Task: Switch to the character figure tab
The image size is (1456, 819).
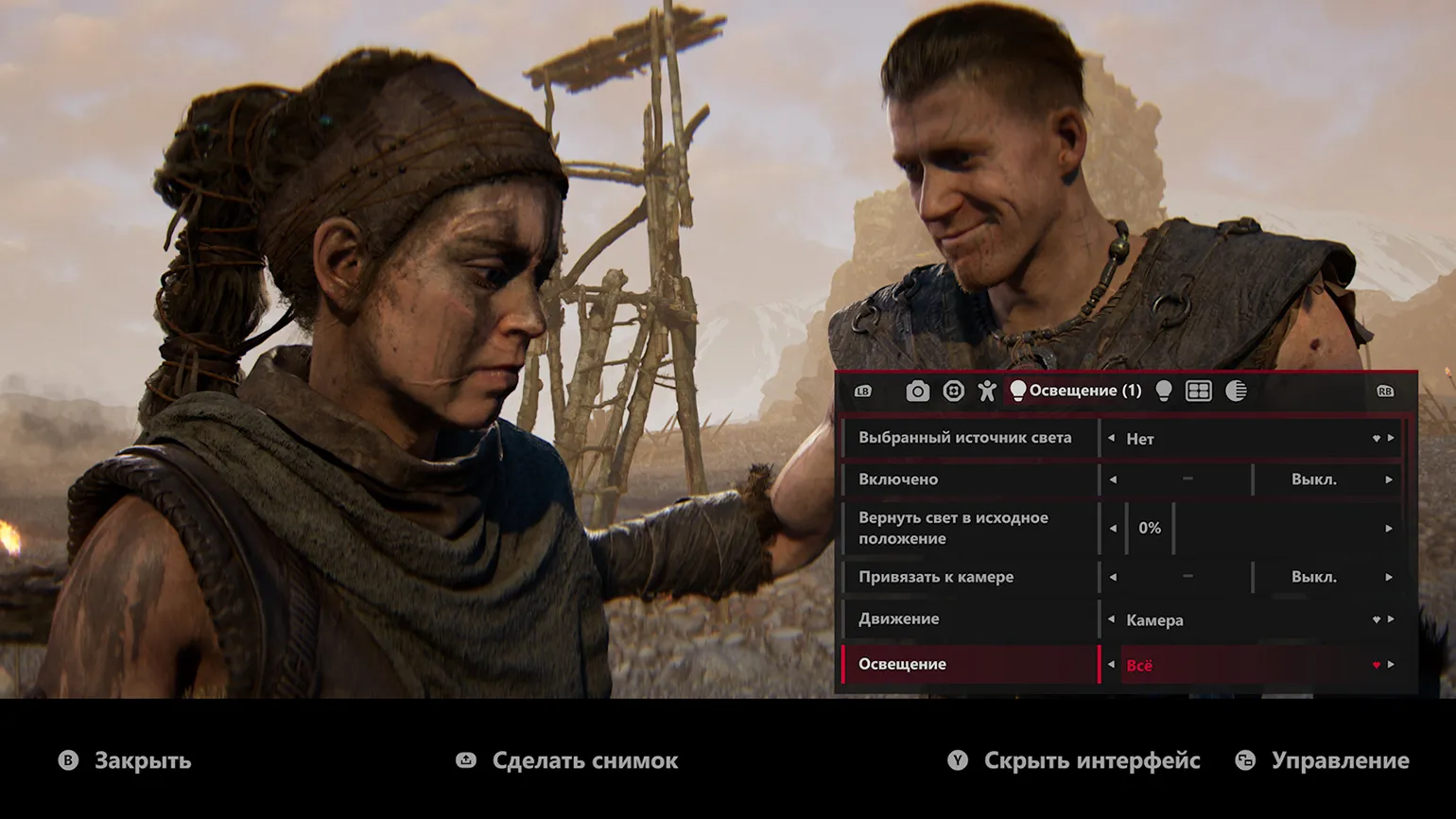Action: tap(987, 392)
